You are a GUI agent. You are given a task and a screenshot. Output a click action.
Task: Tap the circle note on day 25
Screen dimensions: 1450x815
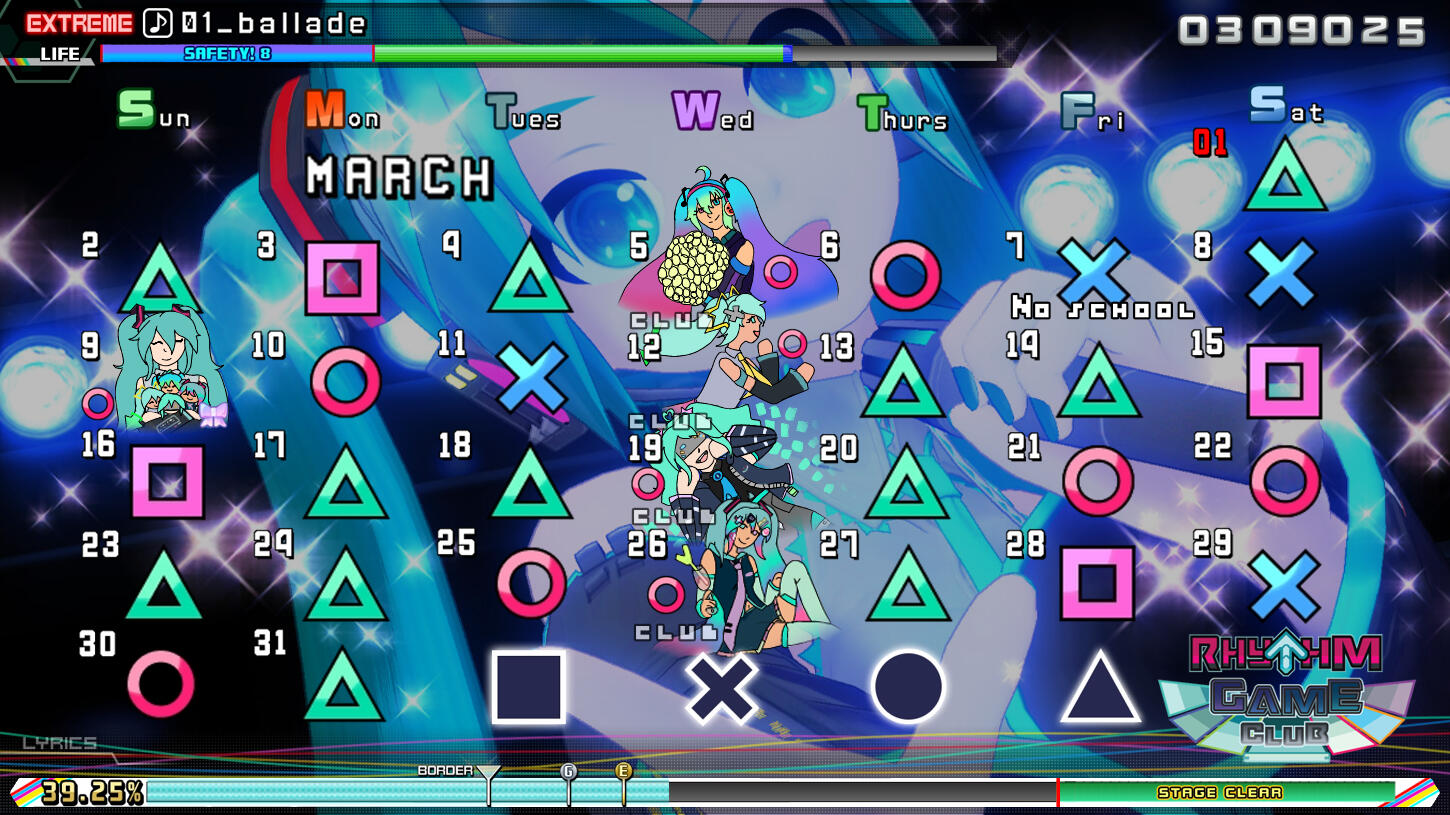(x=531, y=582)
